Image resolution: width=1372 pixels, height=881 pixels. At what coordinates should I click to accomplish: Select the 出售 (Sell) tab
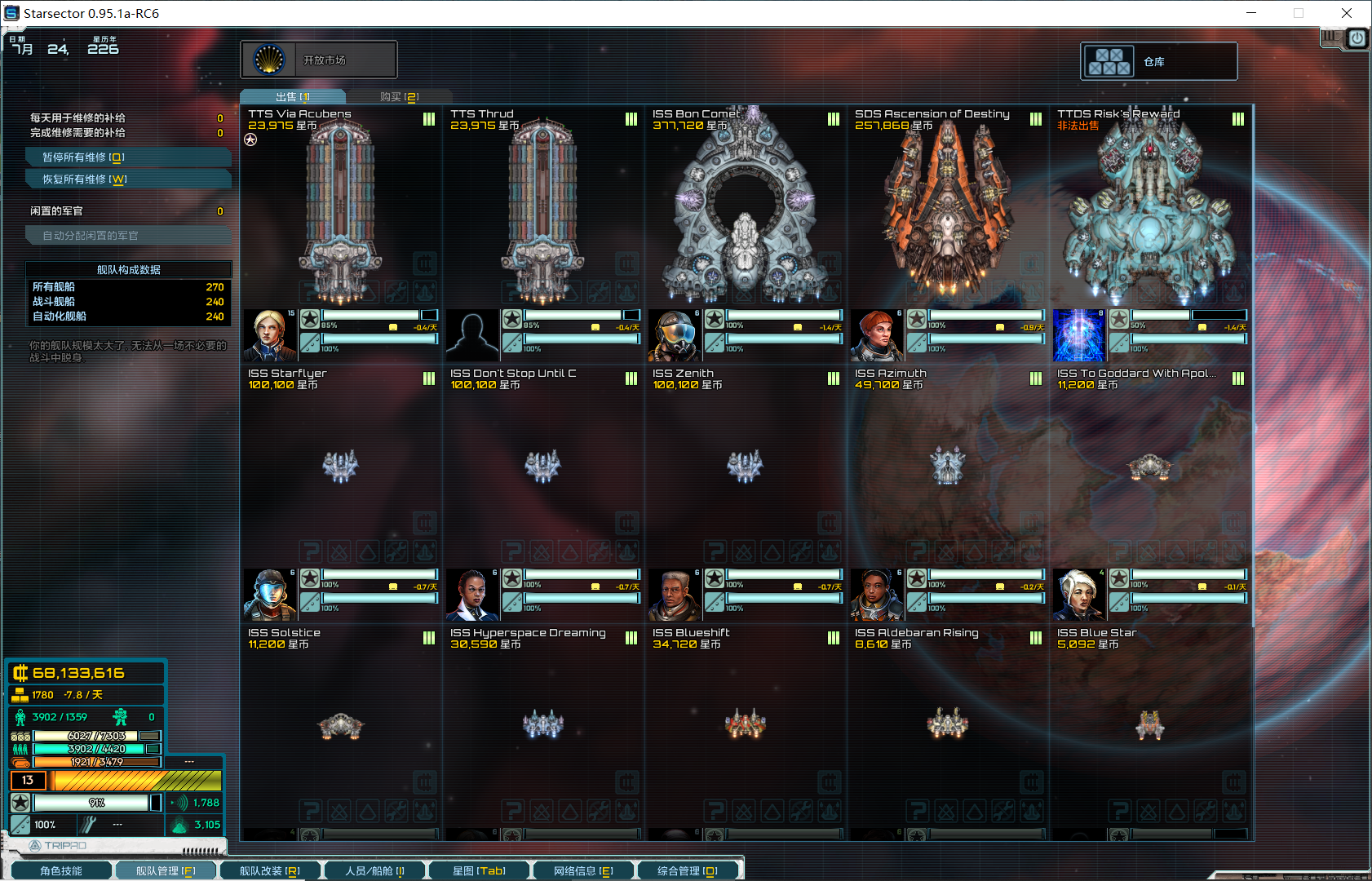pyautogui.click(x=293, y=97)
